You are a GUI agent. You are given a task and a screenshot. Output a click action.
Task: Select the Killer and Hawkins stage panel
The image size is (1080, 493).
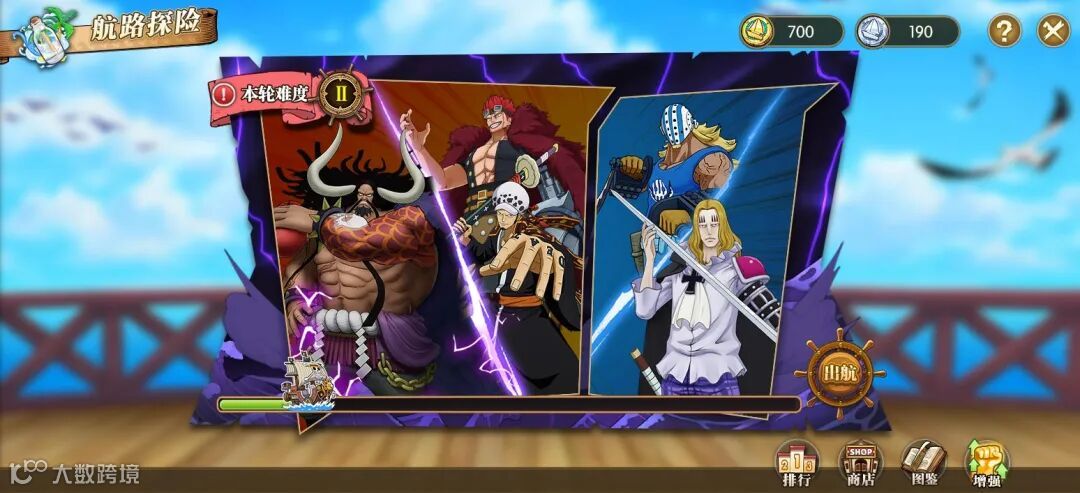[700, 250]
